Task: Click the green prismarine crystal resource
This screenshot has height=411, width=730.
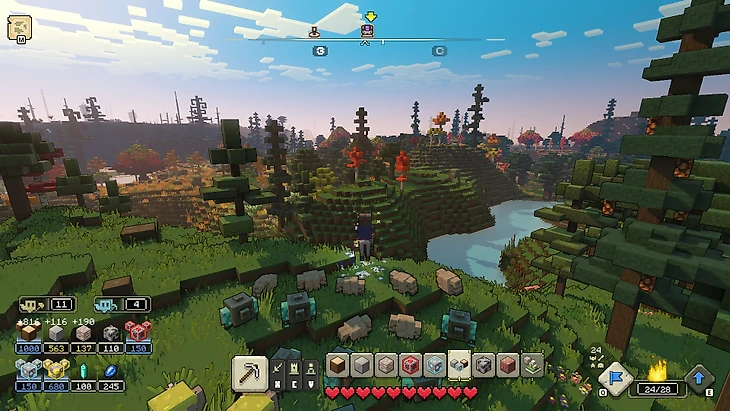Action: pyautogui.click(x=84, y=371)
